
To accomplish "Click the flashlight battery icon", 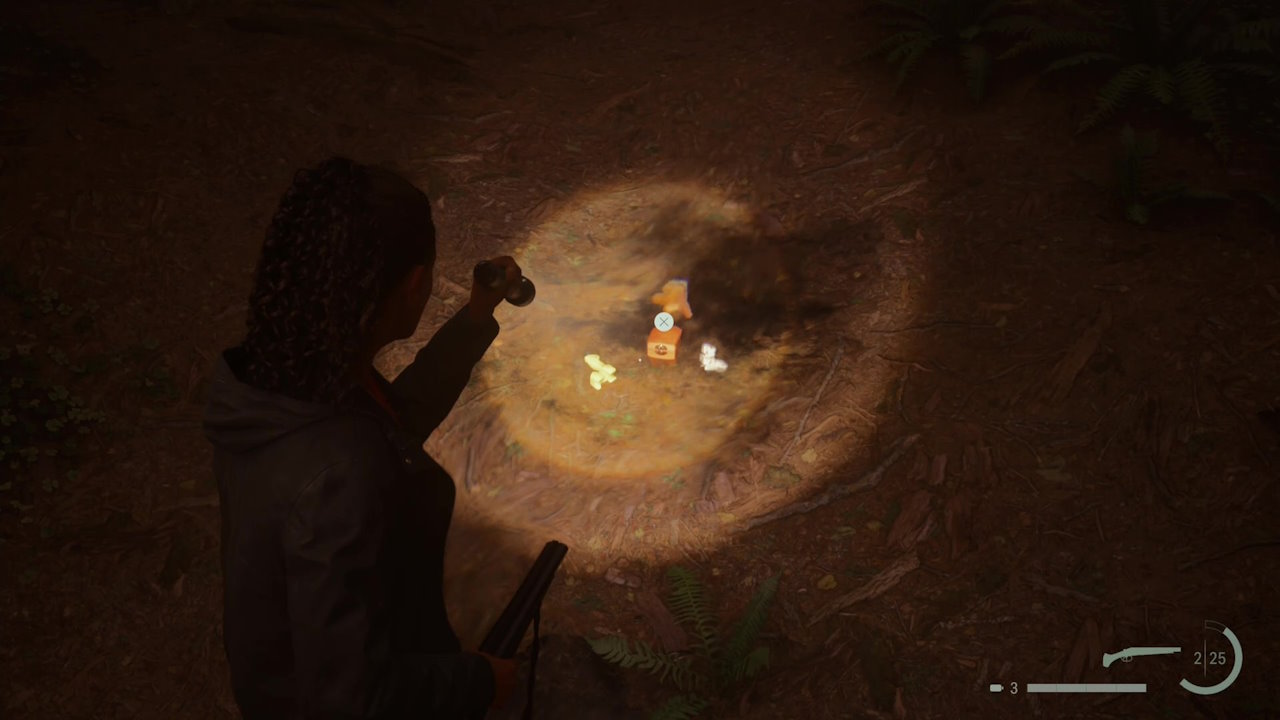I will 996,688.
